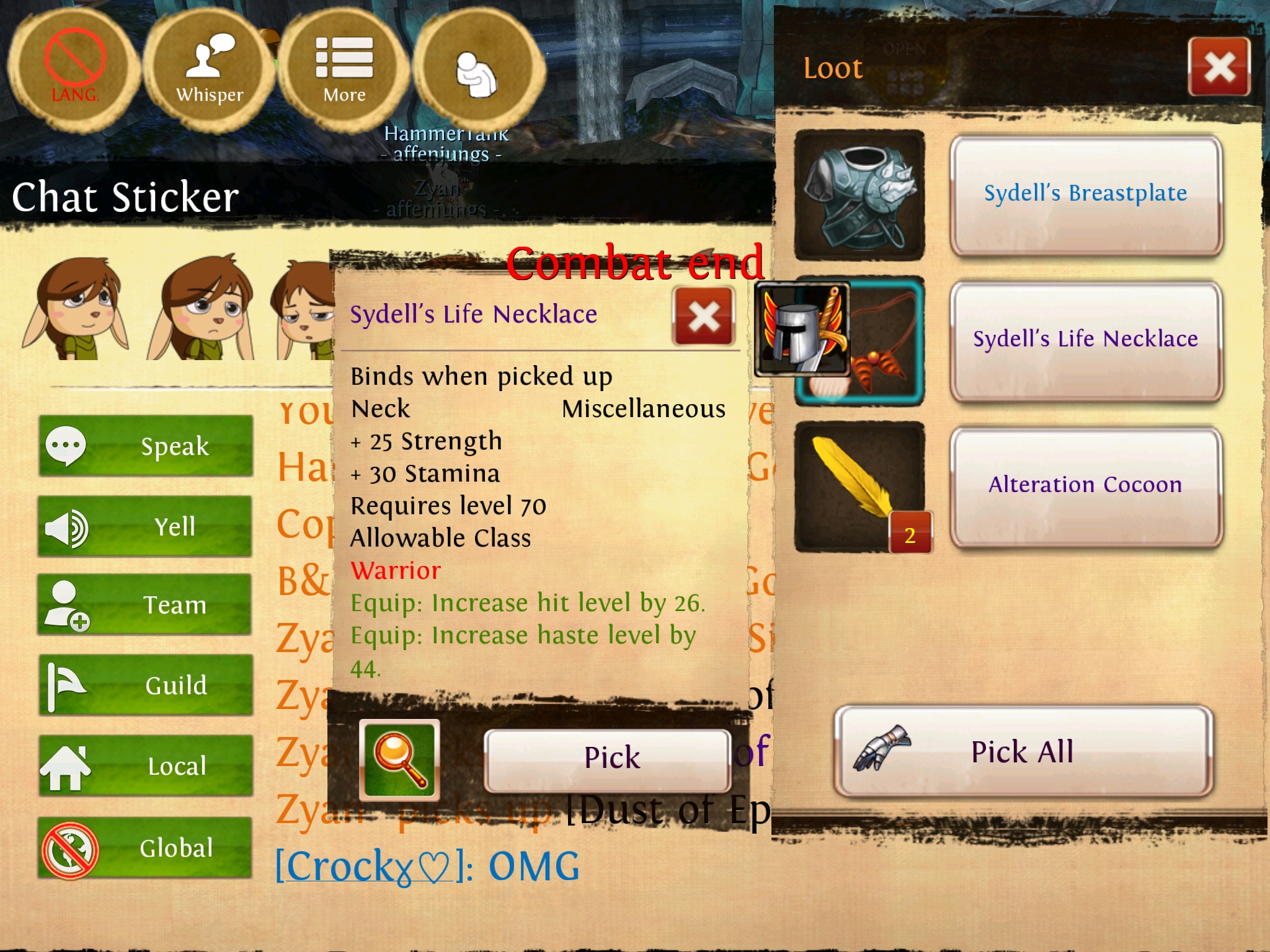
Task: Select Sydell's Breastplate loot button
Action: pos(1085,194)
